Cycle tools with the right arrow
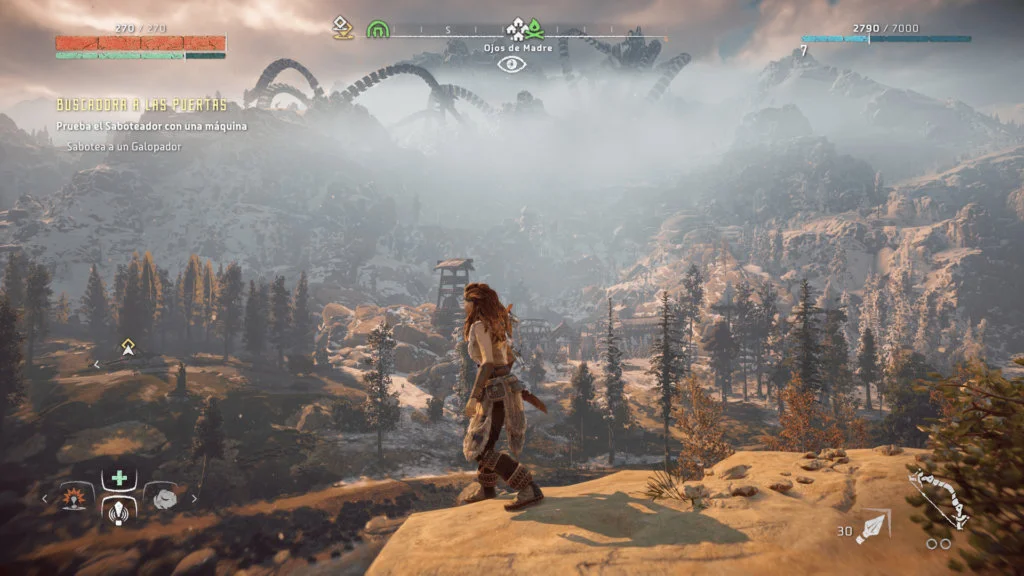Screen dimensions: 1024x576 (x=194, y=497)
